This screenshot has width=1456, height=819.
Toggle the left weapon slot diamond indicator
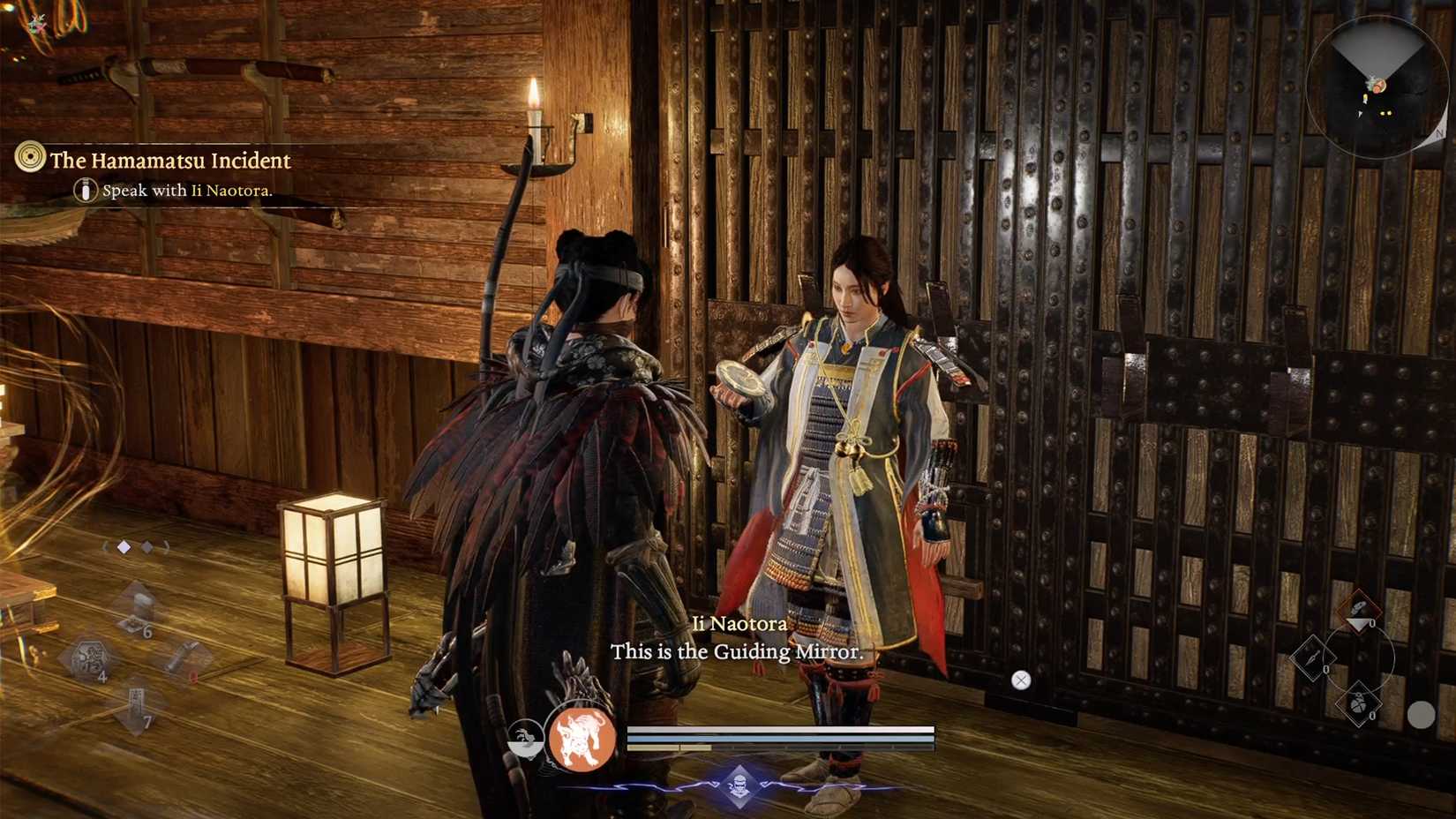pyautogui.click(x=124, y=546)
